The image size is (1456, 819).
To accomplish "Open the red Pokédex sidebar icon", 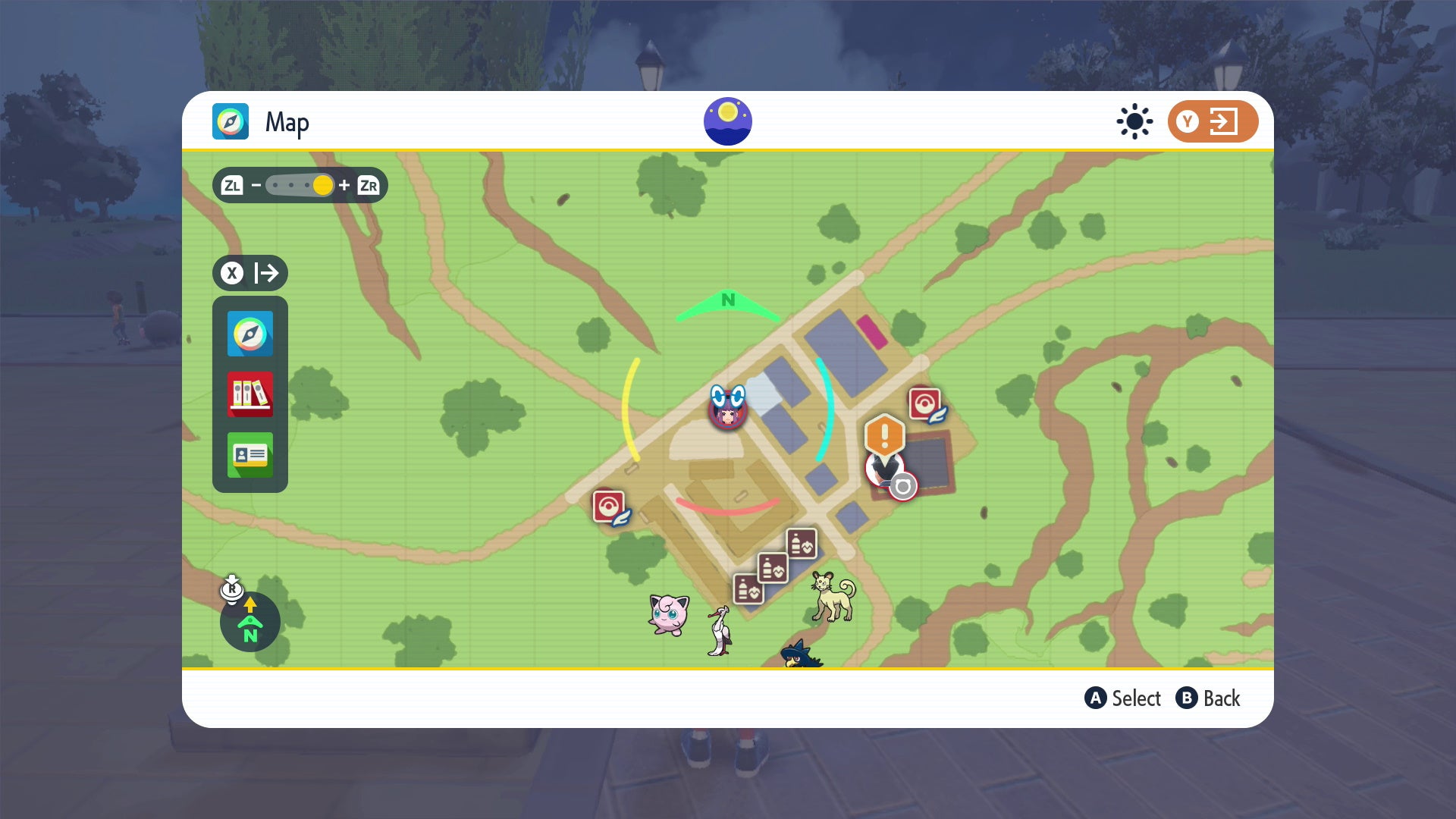I will [250, 394].
